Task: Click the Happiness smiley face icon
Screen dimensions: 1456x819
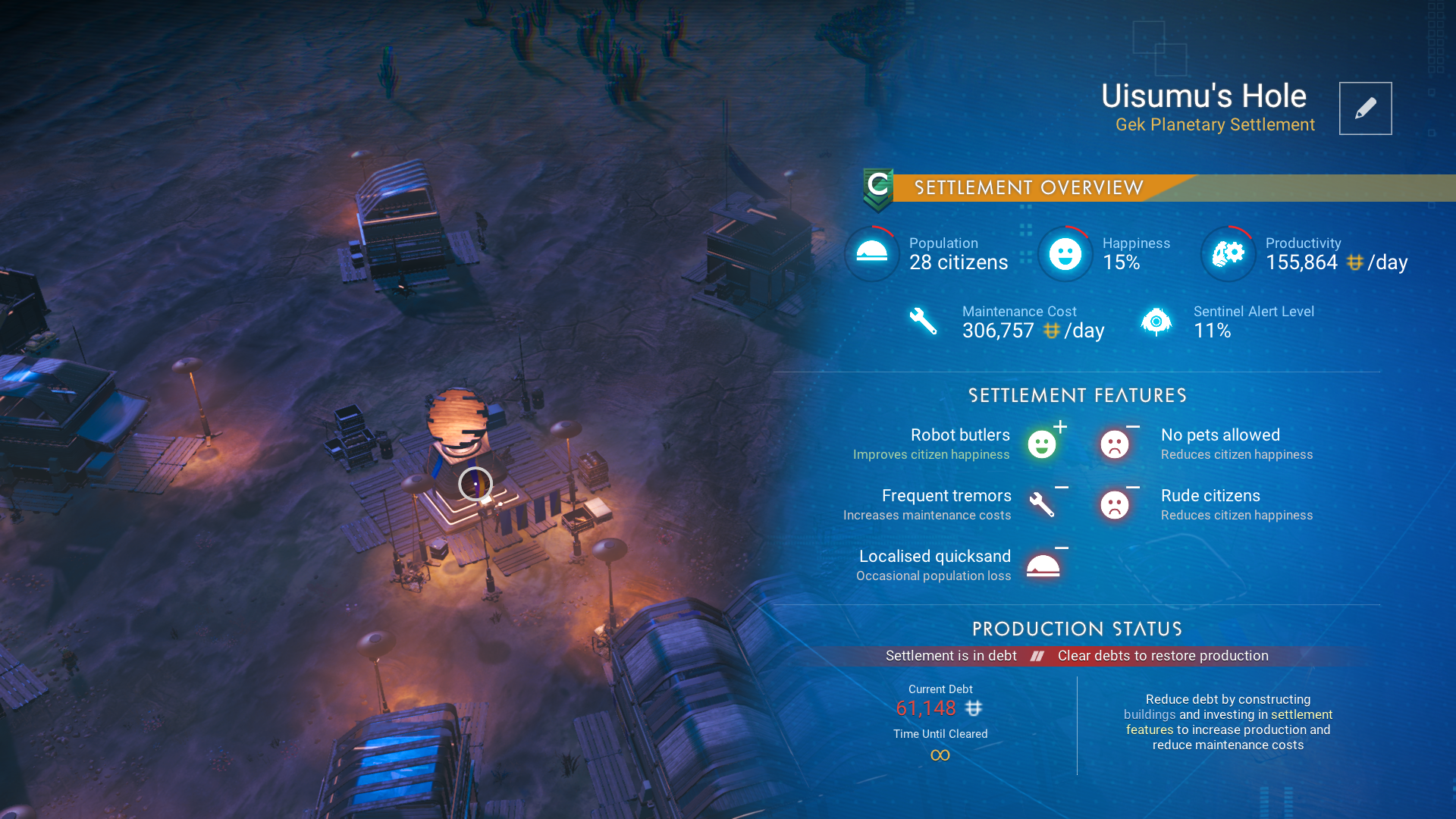Action: pyautogui.click(x=1065, y=253)
